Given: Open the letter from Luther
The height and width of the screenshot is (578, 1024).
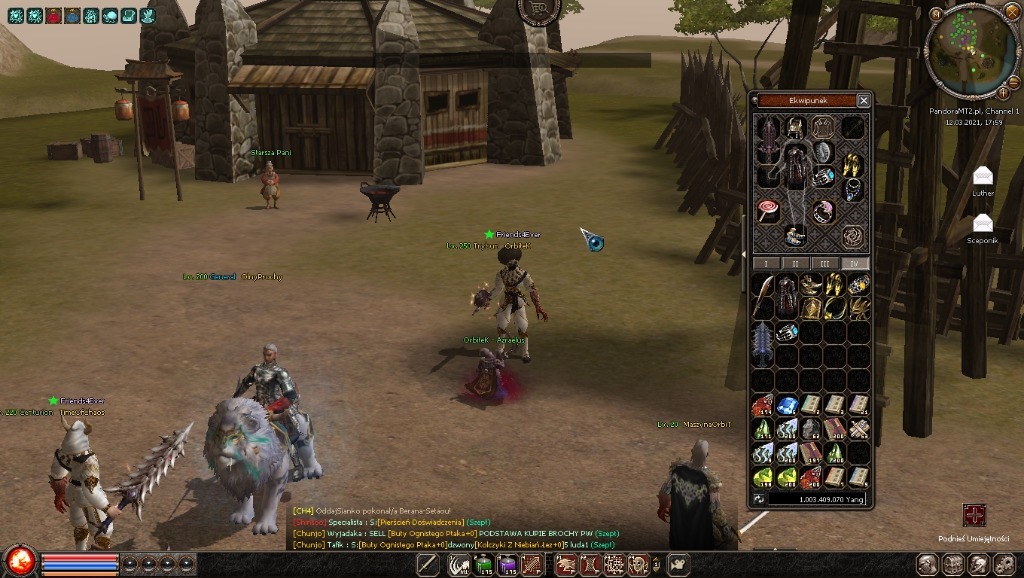Looking at the screenshot, I should pyautogui.click(x=983, y=177).
